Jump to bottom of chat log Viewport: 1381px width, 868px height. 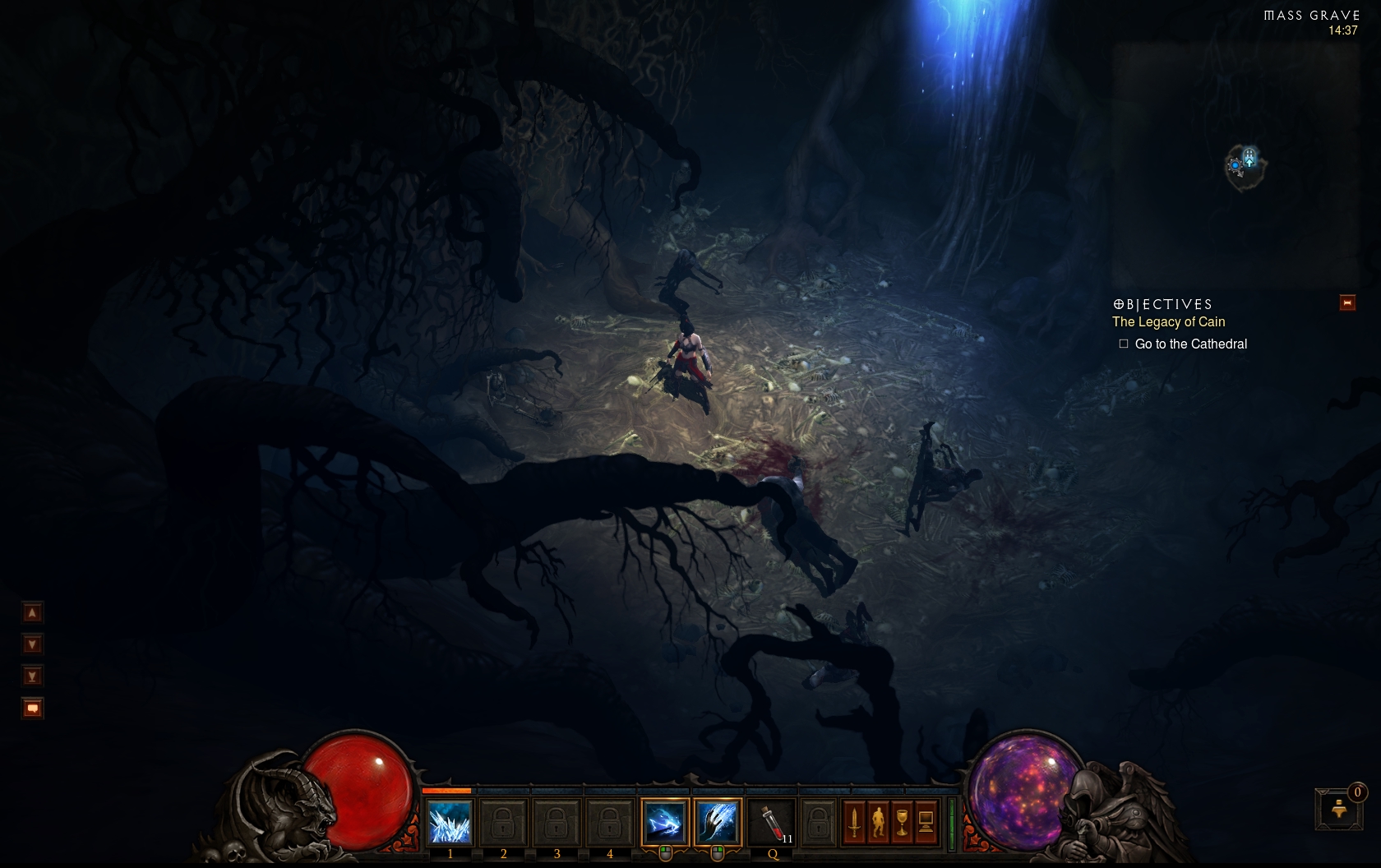point(32,676)
